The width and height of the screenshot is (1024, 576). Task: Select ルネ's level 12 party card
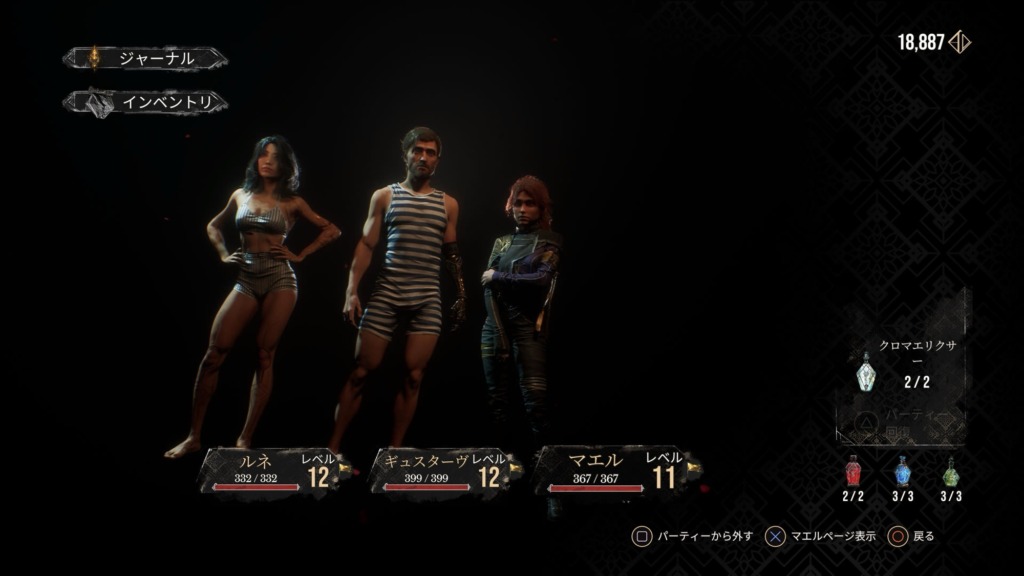coord(270,470)
